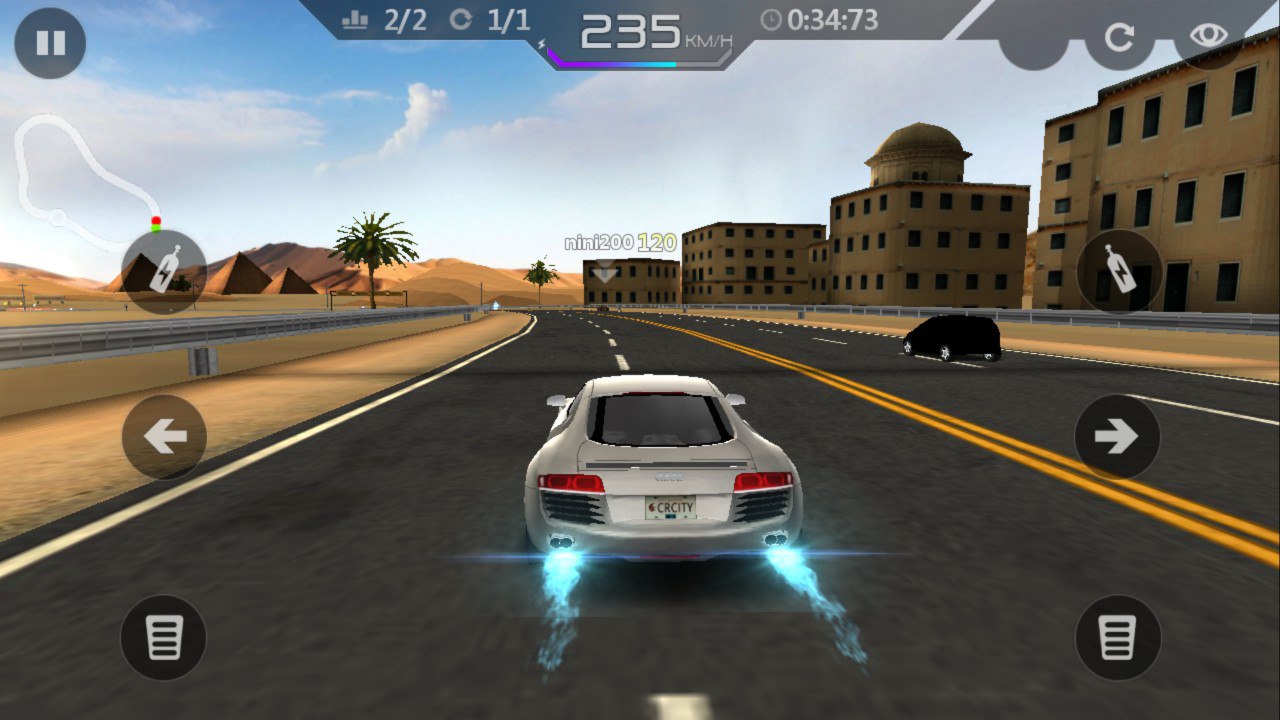Steer with the right arrow button

coord(1117,437)
